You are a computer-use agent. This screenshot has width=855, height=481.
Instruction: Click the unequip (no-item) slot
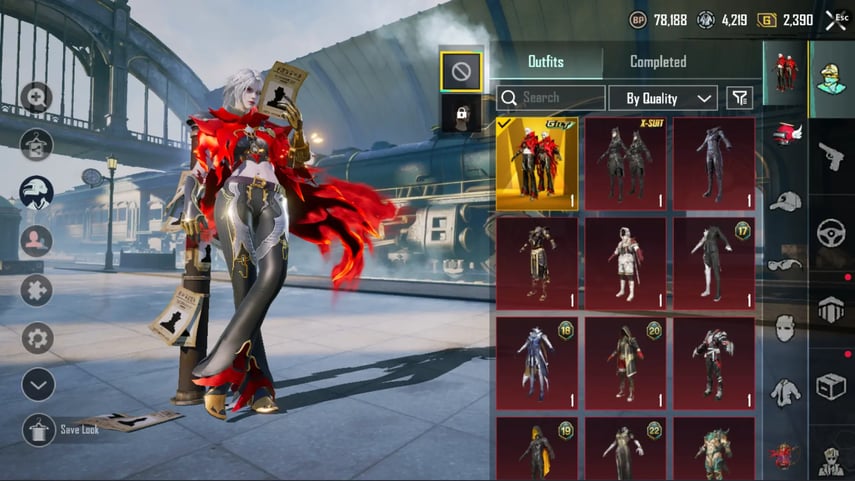click(x=461, y=70)
